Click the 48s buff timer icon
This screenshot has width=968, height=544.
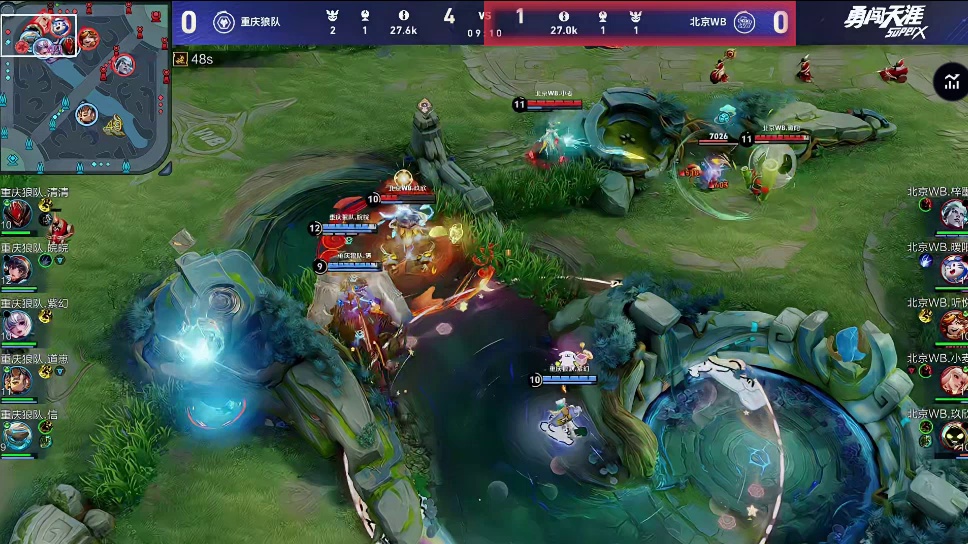point(180,59)
